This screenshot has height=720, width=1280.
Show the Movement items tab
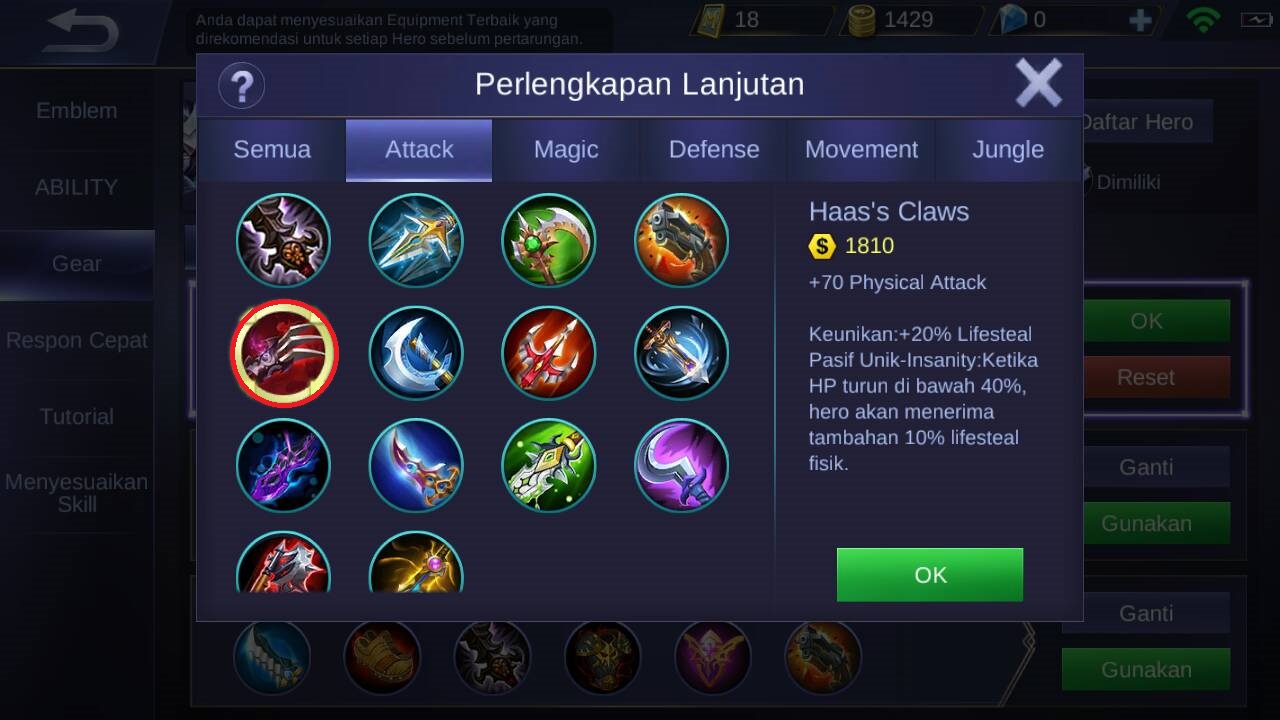coord(861,150)
